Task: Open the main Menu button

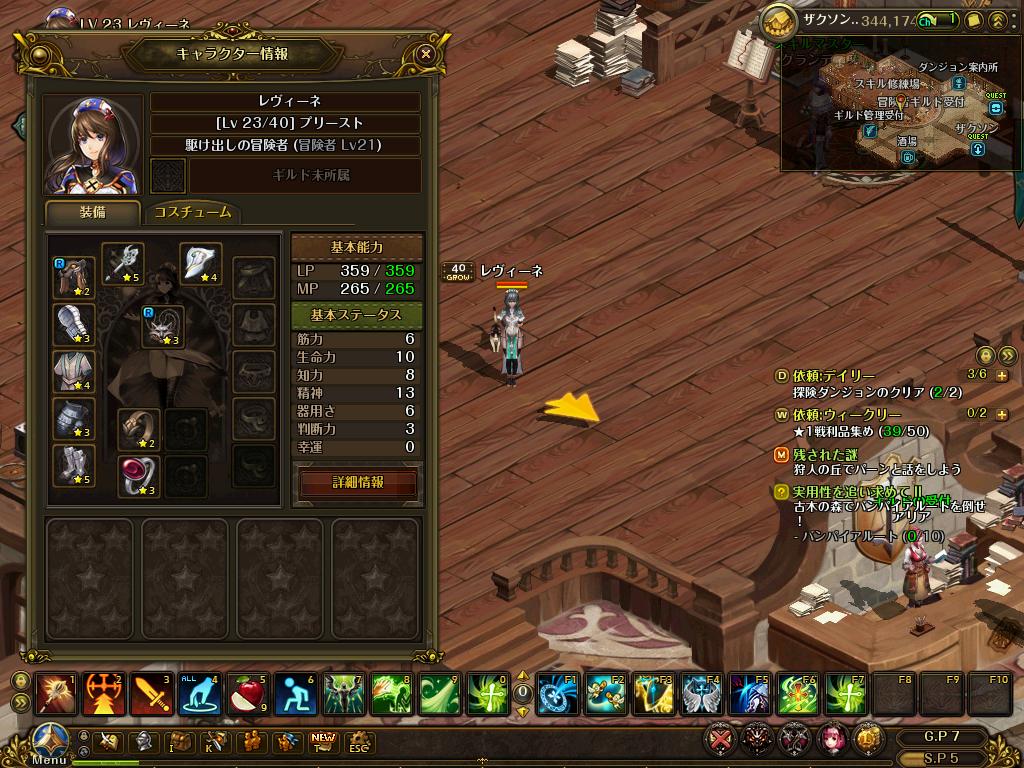Action: coord(48,743)
